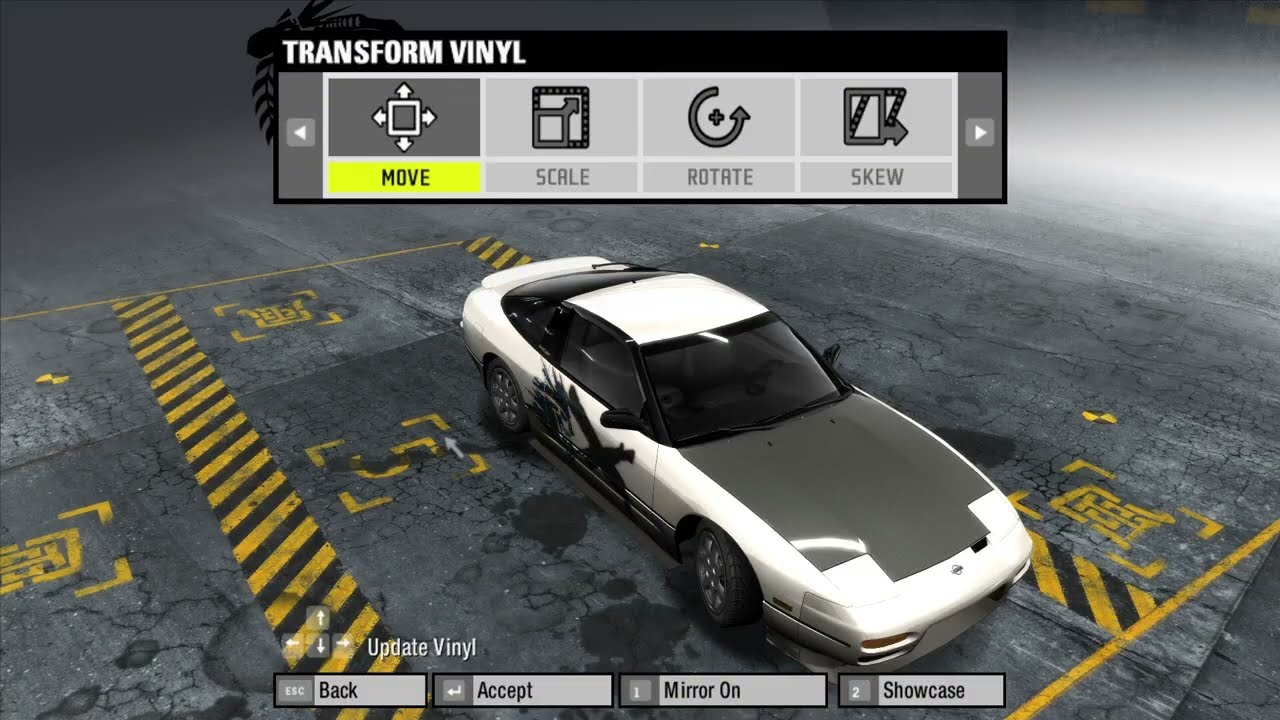Click the right arrow in Transform Vinyl
Viewport: 1280px width, 720px height.
click(980, 132)
